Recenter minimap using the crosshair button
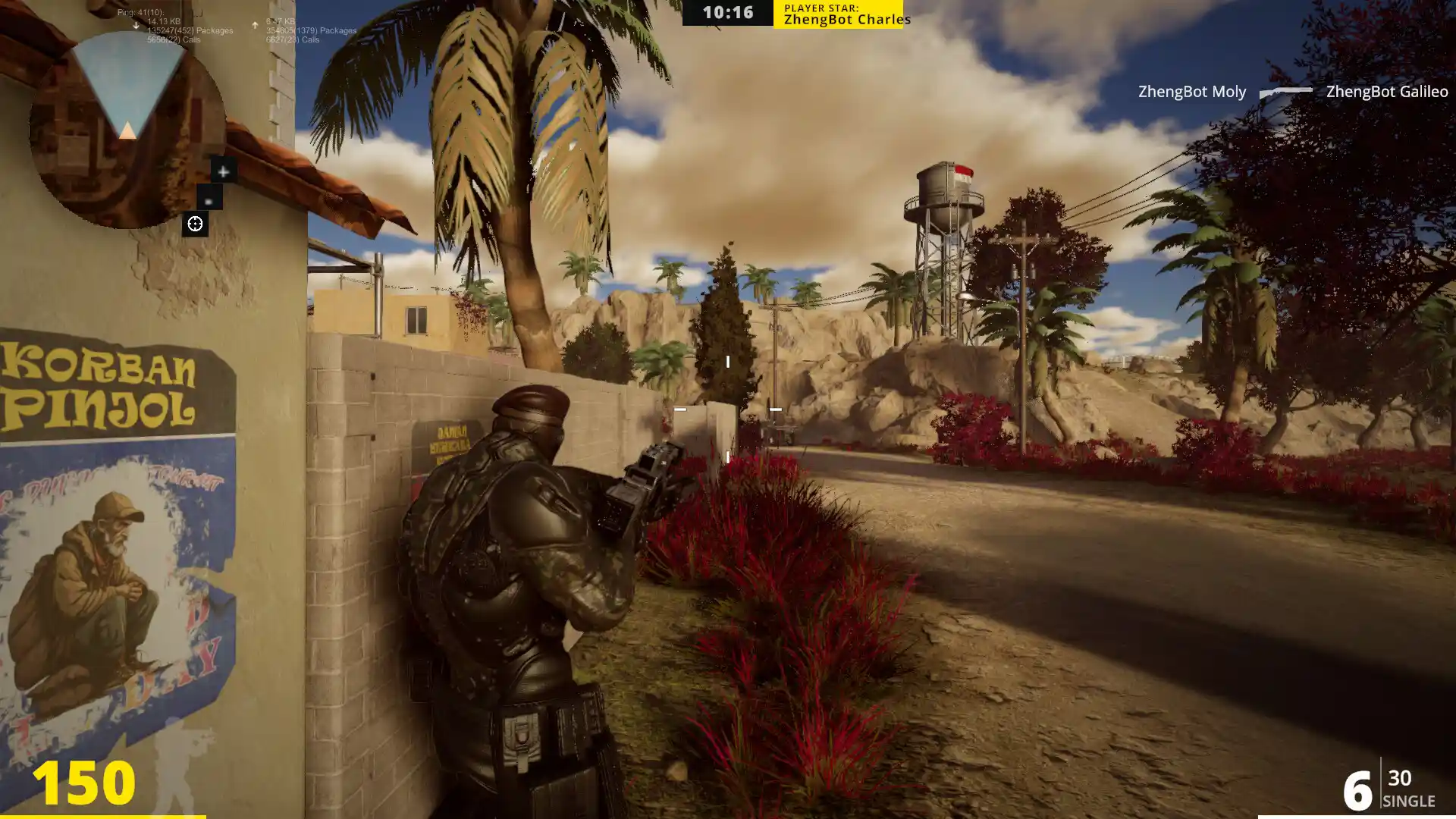Image resolution: width=1456 pixels, height=819 pixels. tap(195, 224)
